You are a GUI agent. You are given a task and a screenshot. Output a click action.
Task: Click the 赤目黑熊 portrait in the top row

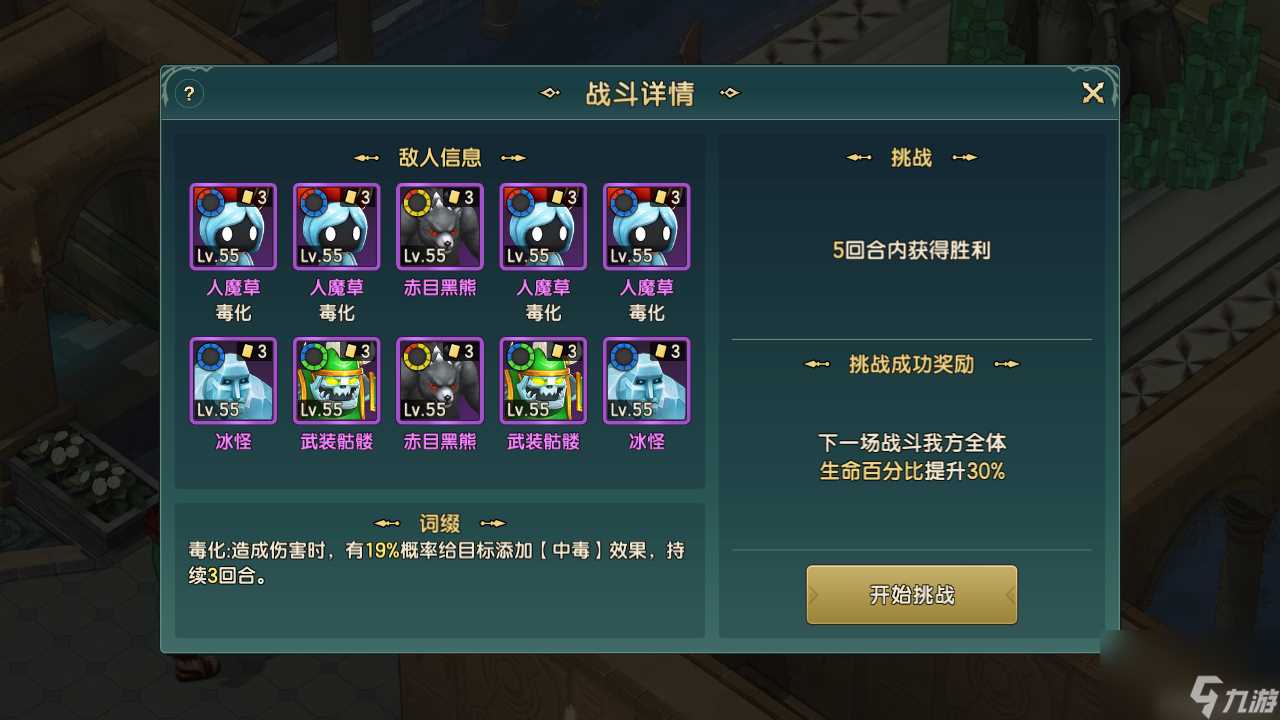pyautogui.click(x=439, y=226)
